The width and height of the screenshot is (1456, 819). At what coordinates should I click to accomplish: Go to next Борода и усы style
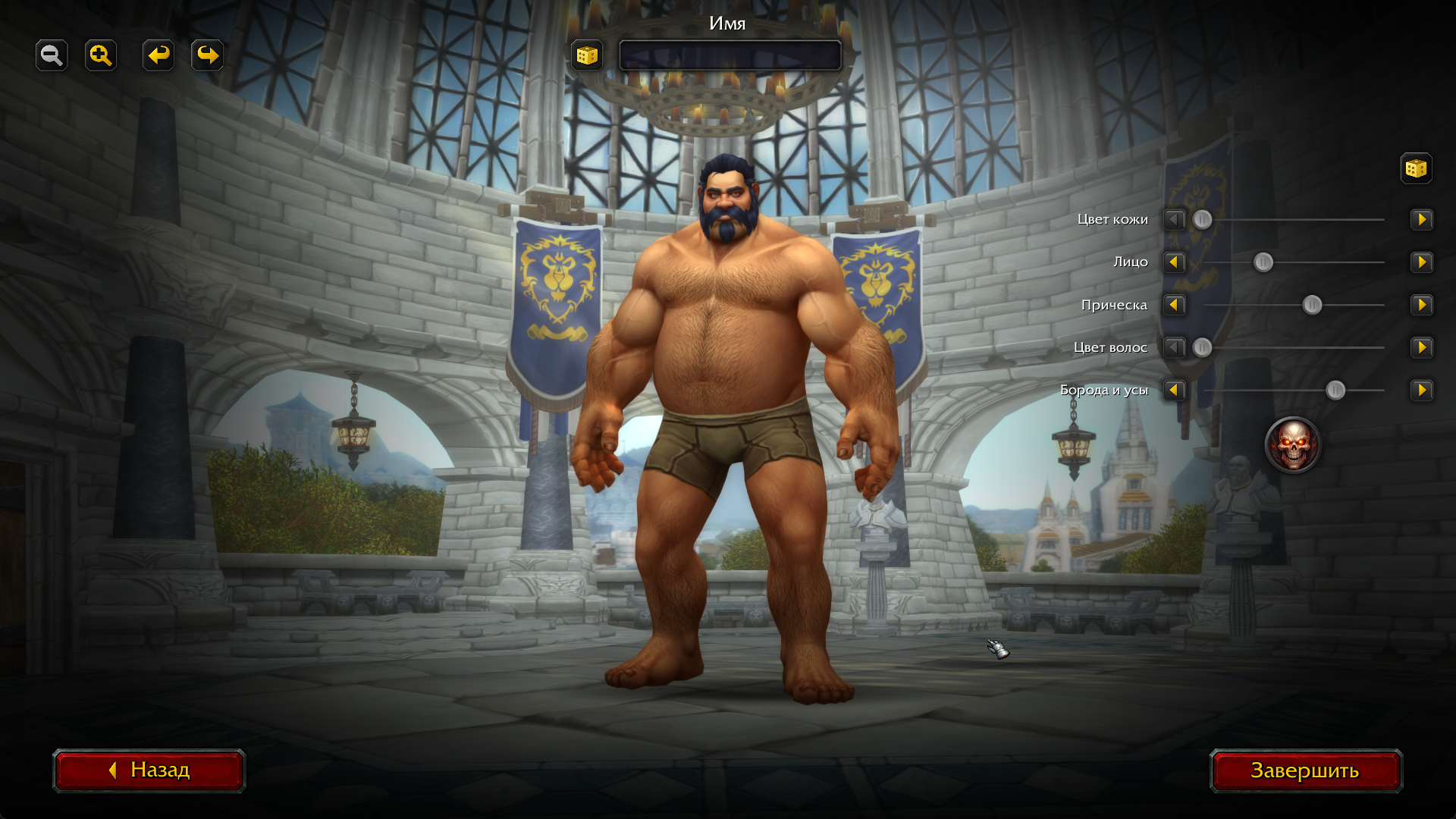tap(1421, 391)
